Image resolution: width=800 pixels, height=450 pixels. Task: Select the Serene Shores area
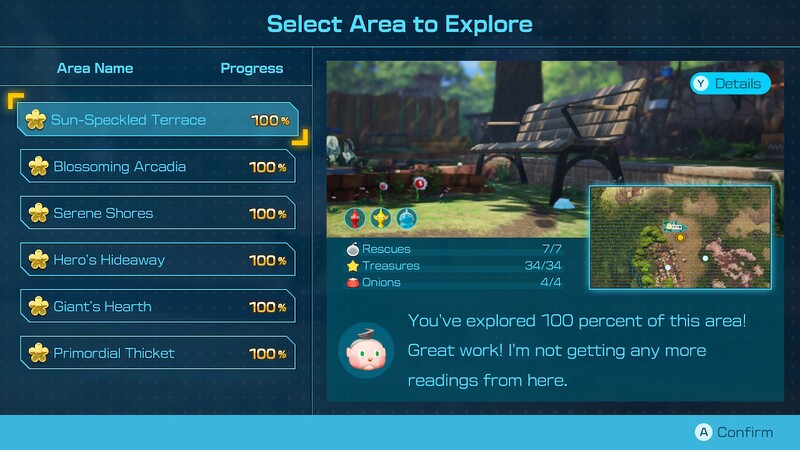[x=157, y=213]
